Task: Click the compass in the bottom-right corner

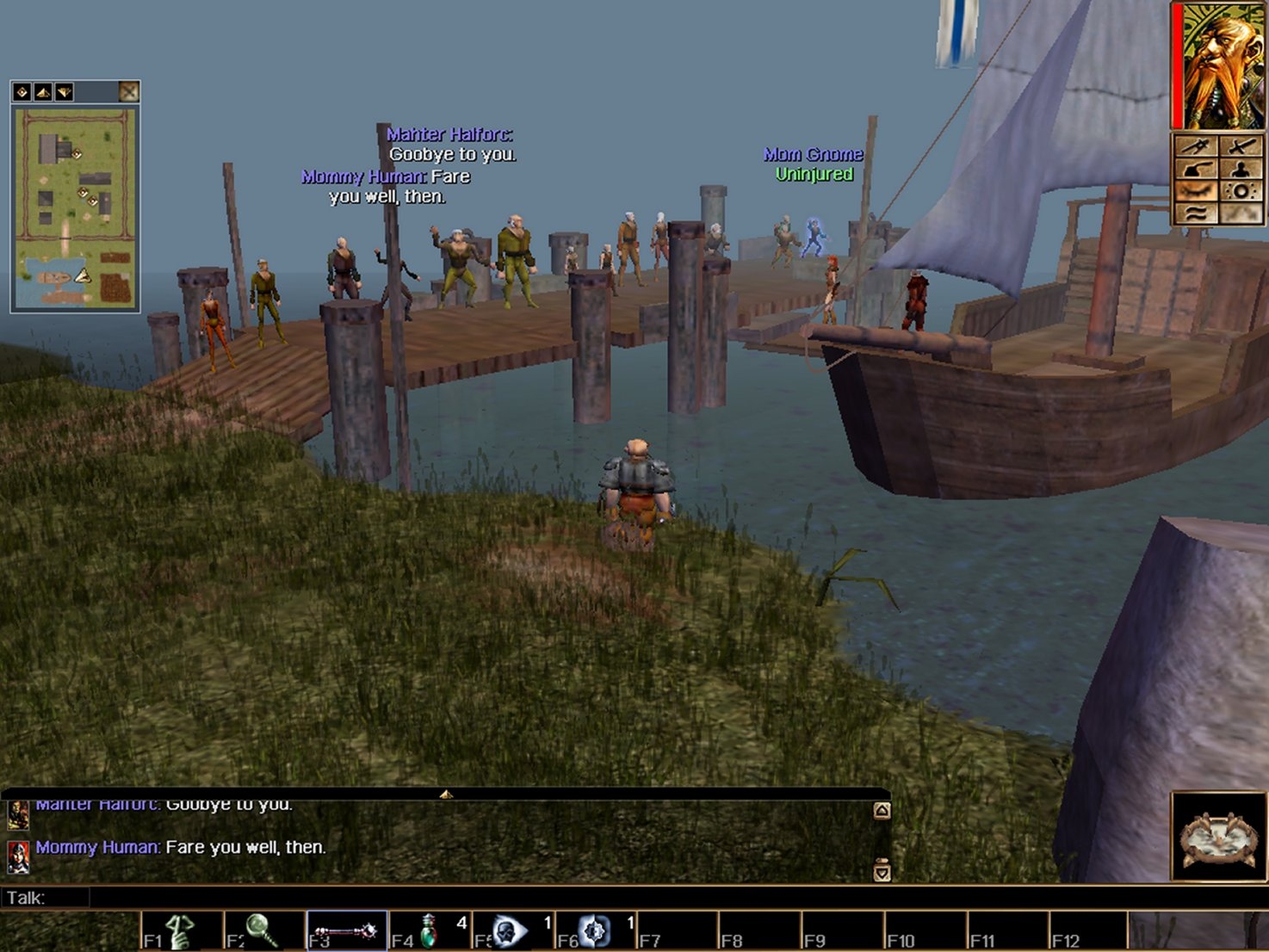Action: (x=1218, y=837)
